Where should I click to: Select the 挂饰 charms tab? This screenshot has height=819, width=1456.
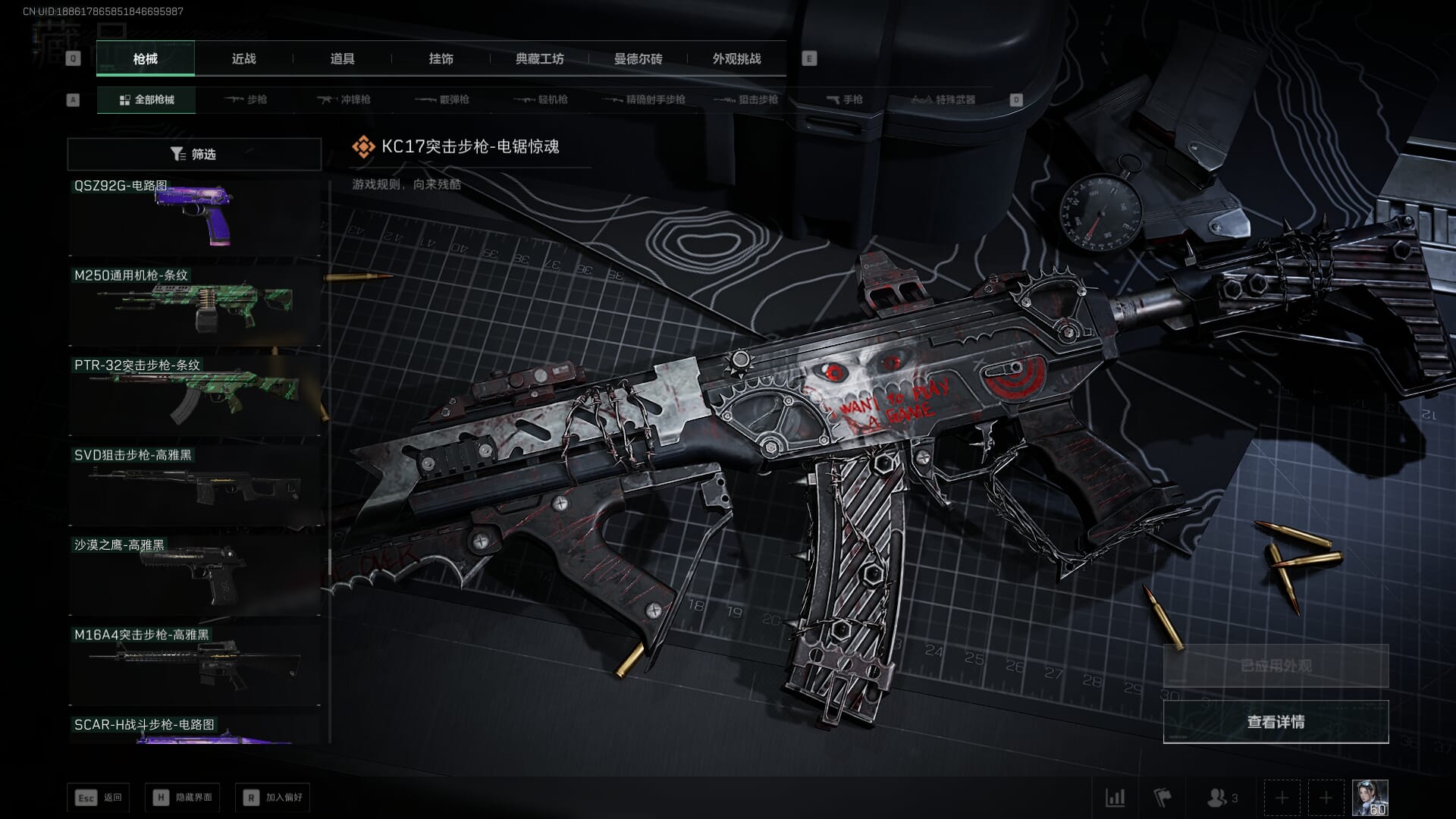pyautogui.click(x=441, y=58)
